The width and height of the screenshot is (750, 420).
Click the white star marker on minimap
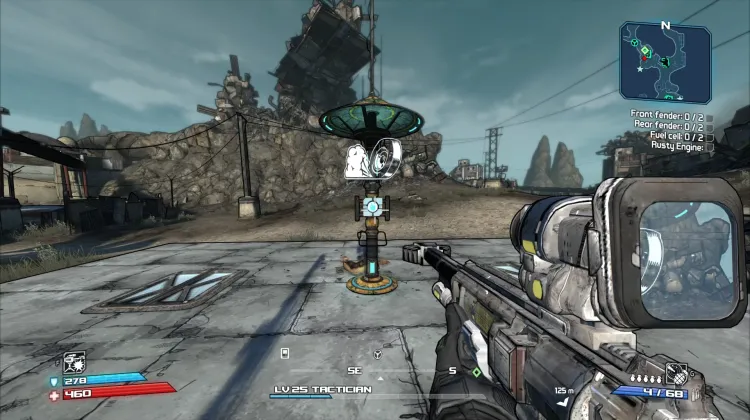[x=639, y=70]
